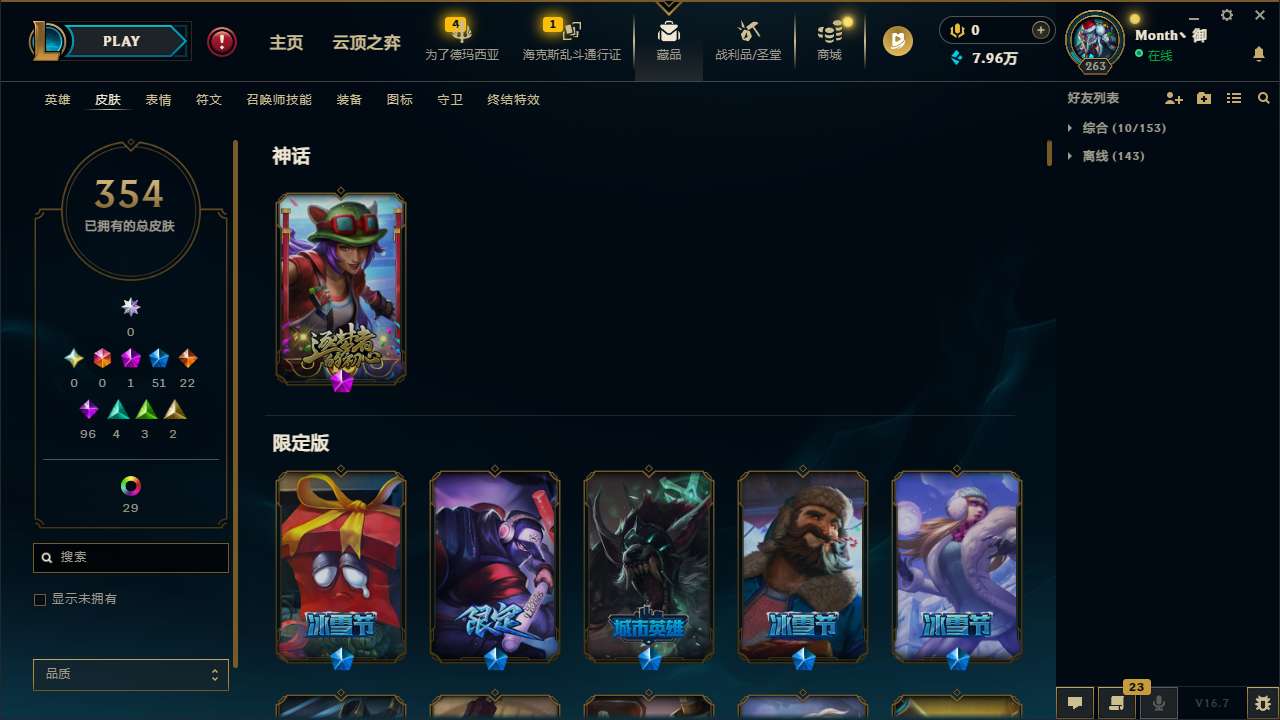The width and height of the screenshot is (1280, 720).
Task: Open the 商城 store icon
Action: tap(828, 40)
